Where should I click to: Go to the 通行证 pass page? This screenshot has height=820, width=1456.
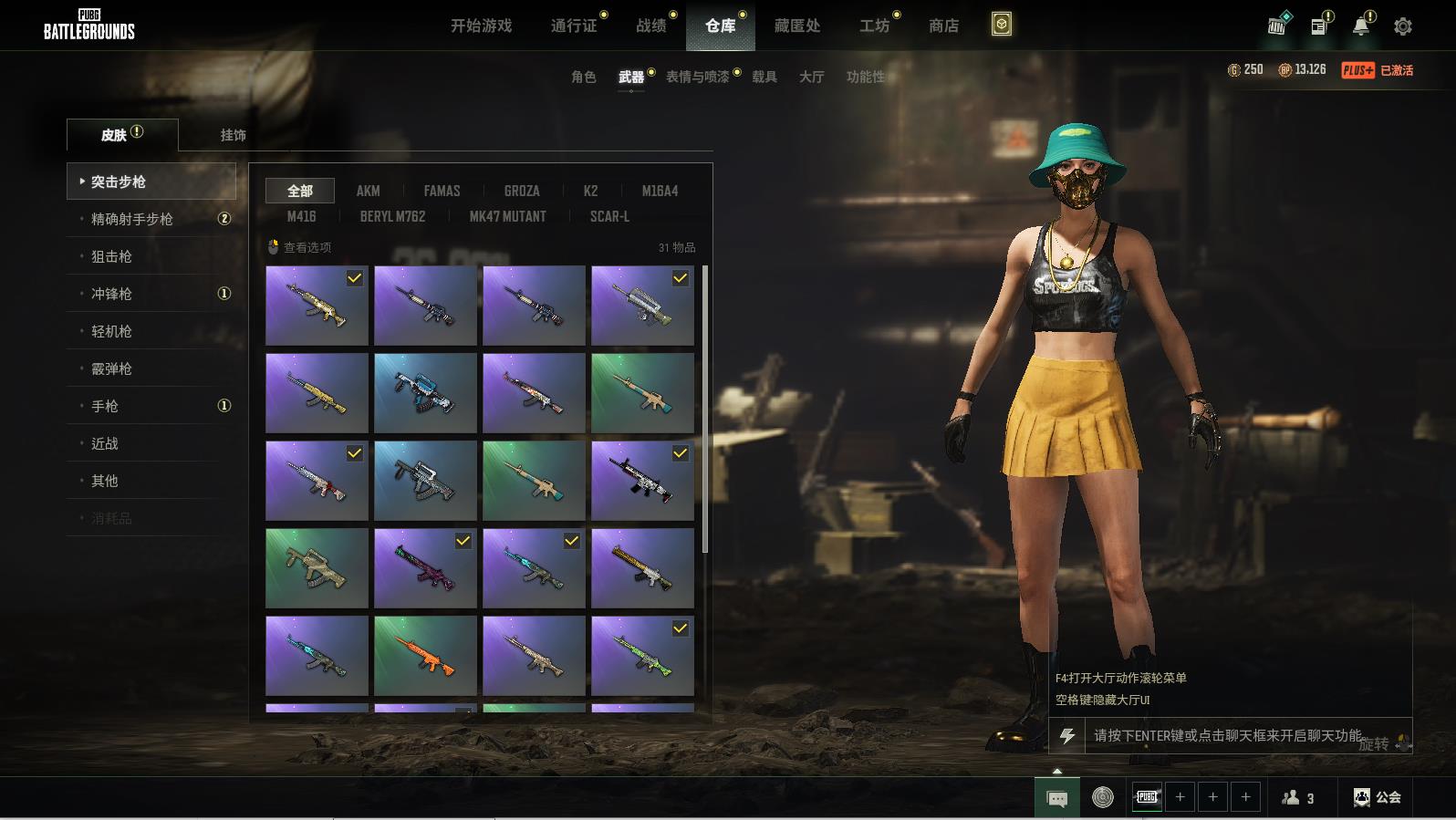tap(574, 26)
